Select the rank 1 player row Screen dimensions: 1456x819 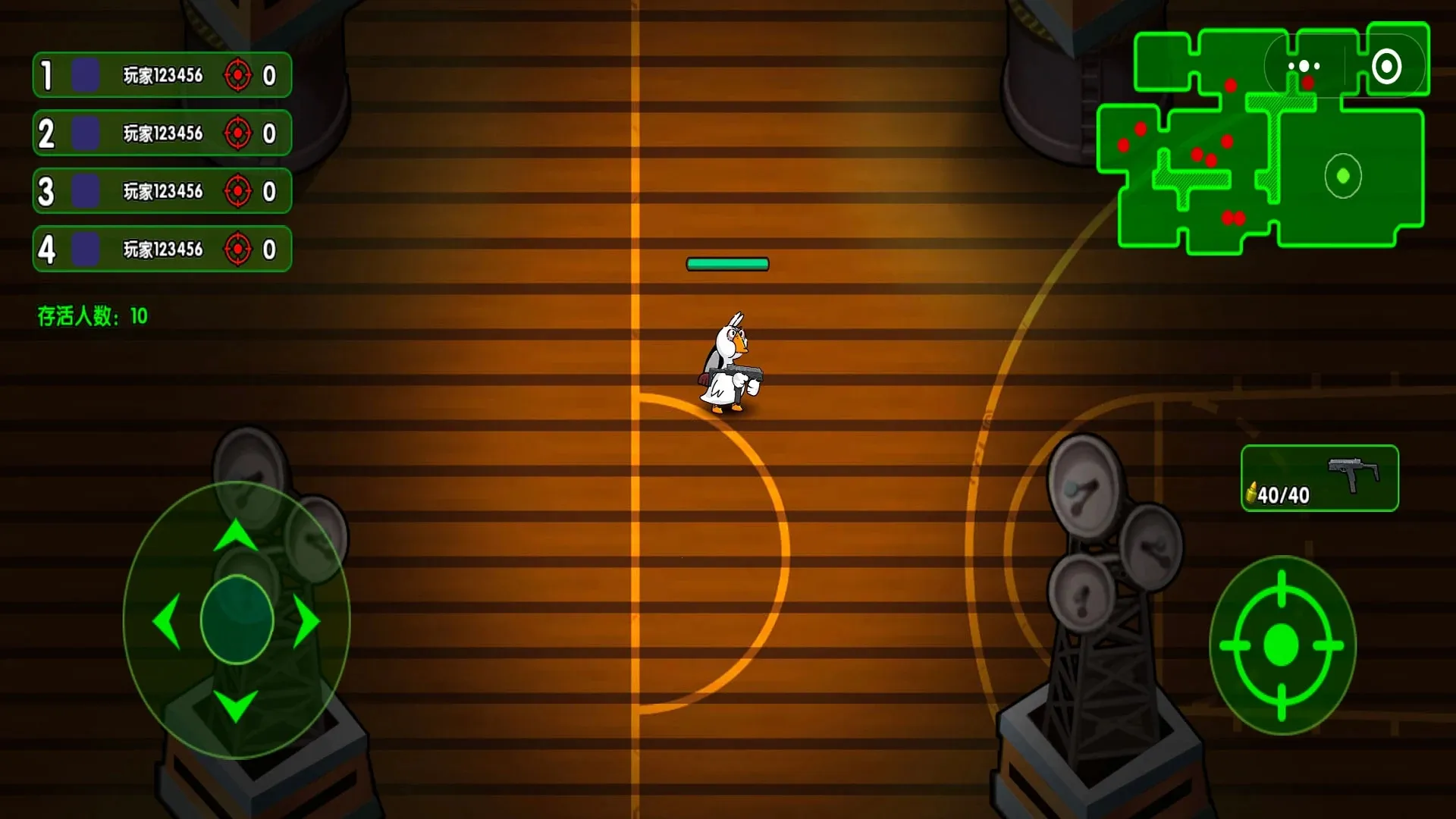162,75
